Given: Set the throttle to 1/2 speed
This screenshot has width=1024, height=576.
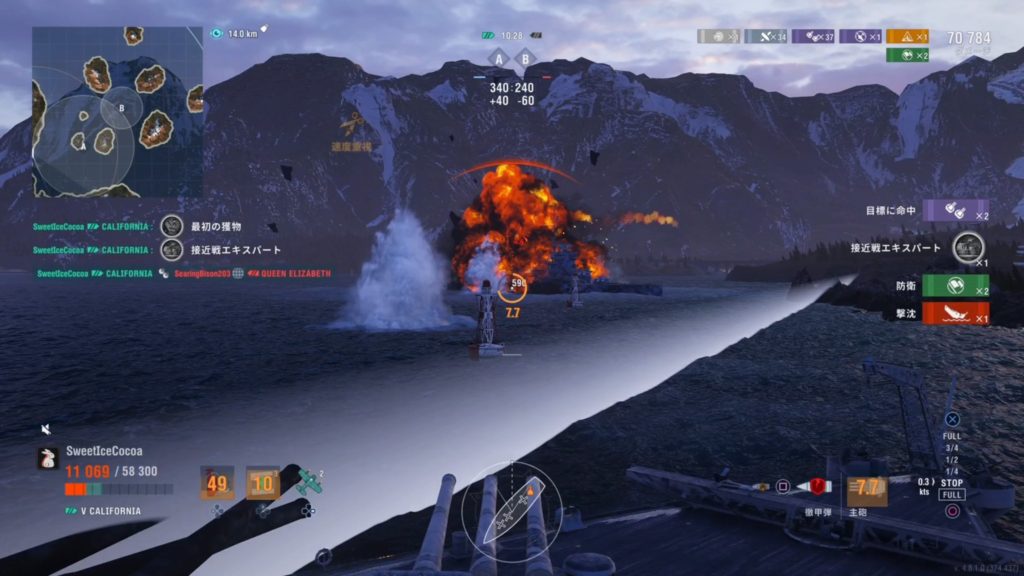Looking at the screenshot, I should 952,459.
